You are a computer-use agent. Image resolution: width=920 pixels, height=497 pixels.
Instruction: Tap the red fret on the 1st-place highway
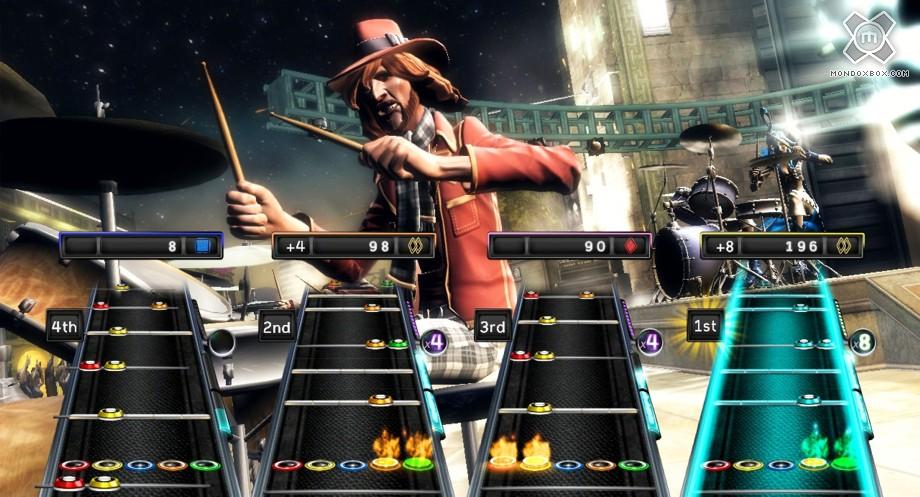click(x=716, y=465)
